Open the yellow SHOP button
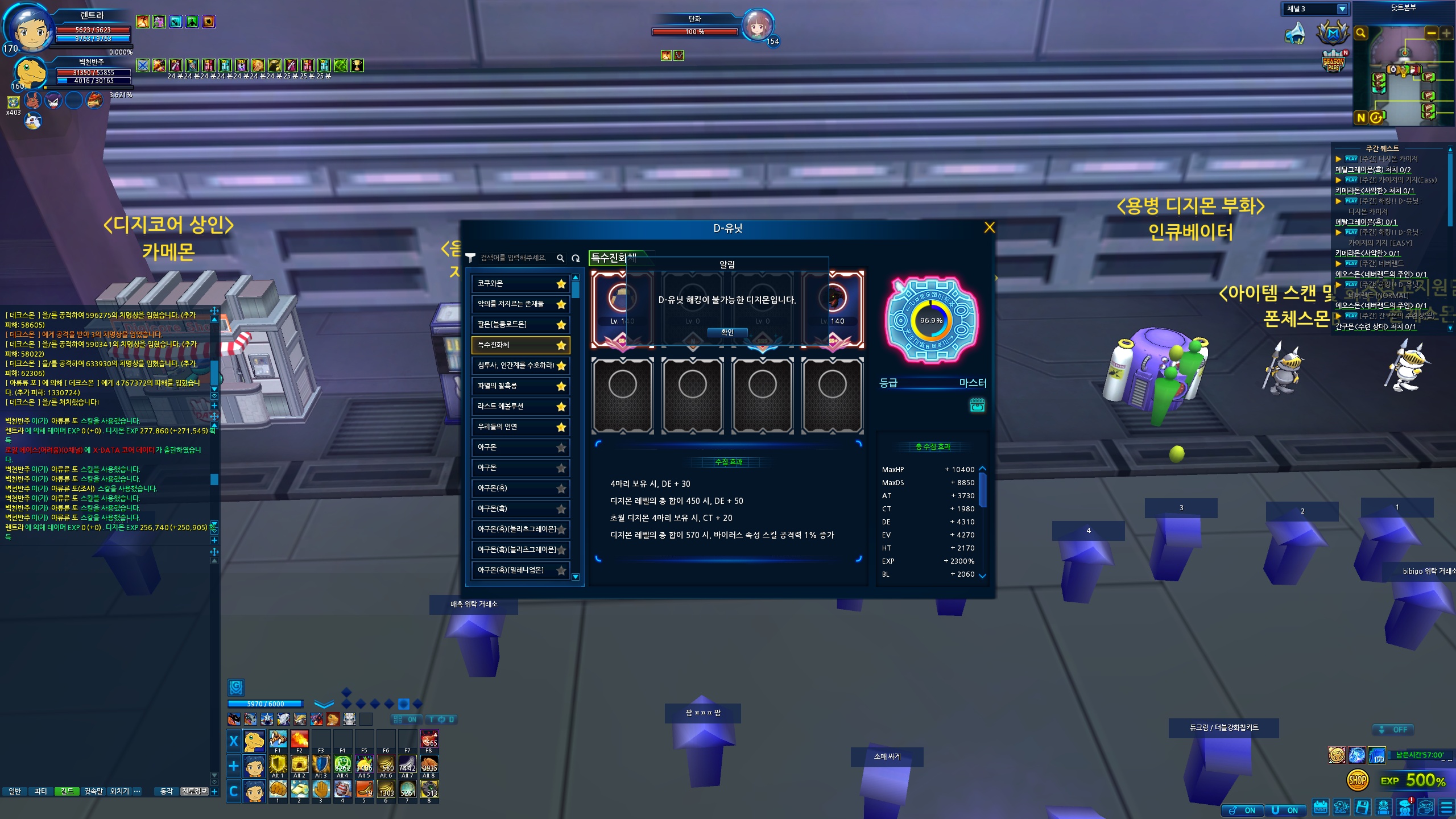 [x=1358, y=780]
